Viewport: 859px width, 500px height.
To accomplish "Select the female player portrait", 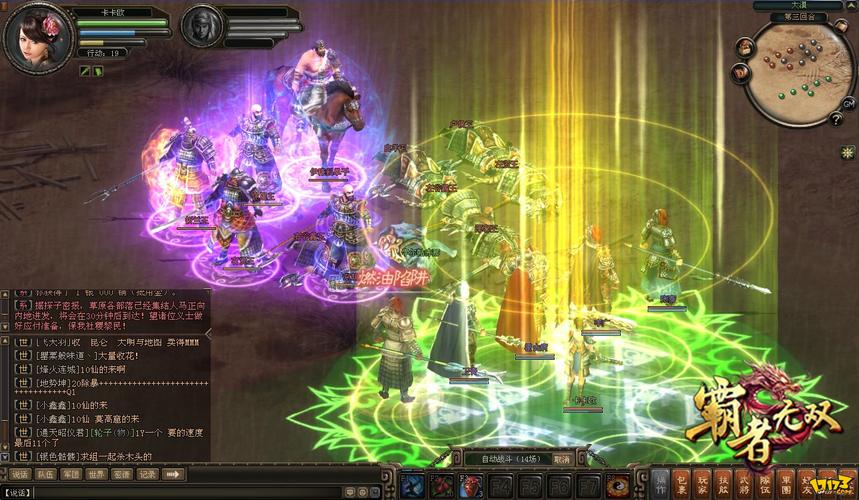I will point(38,38).
